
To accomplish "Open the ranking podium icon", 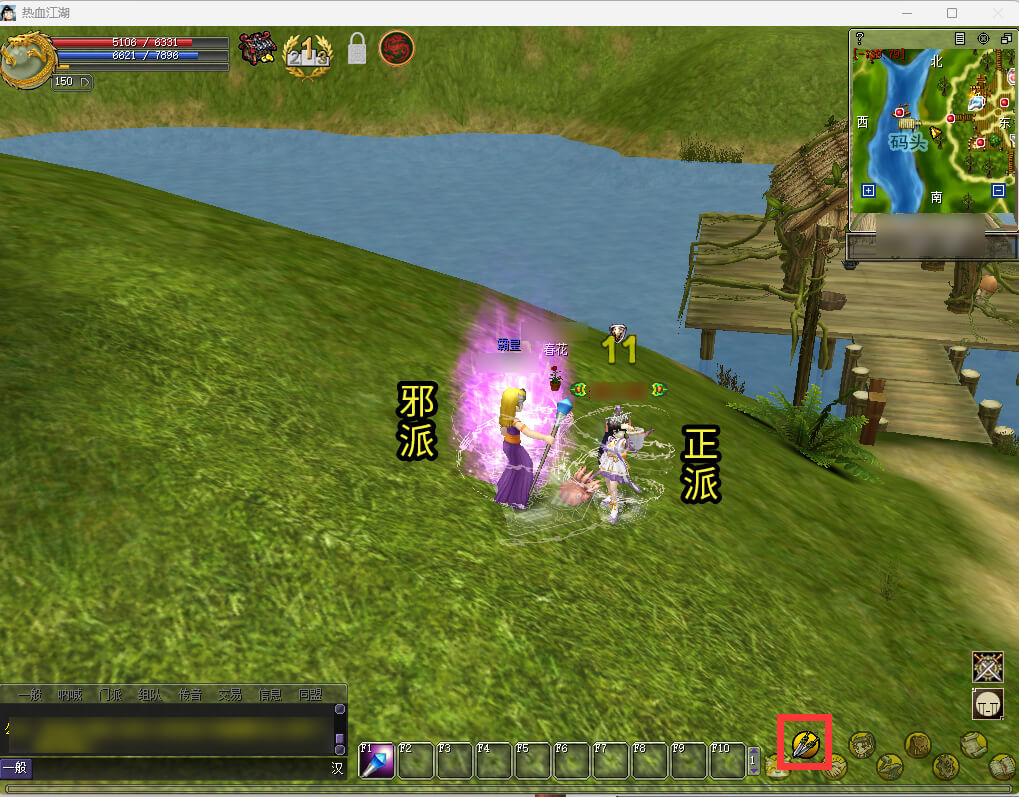I will pyautogui.click(x=307, y=50).
